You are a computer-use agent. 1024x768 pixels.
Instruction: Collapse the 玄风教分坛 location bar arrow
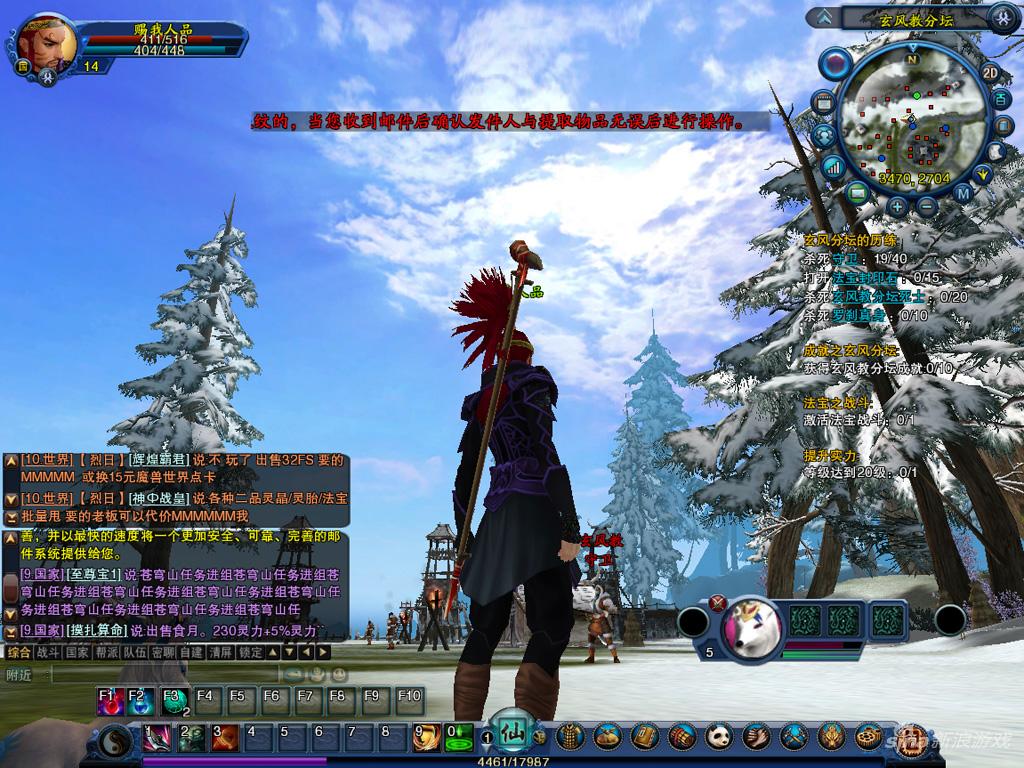click(x=824, y=17)
